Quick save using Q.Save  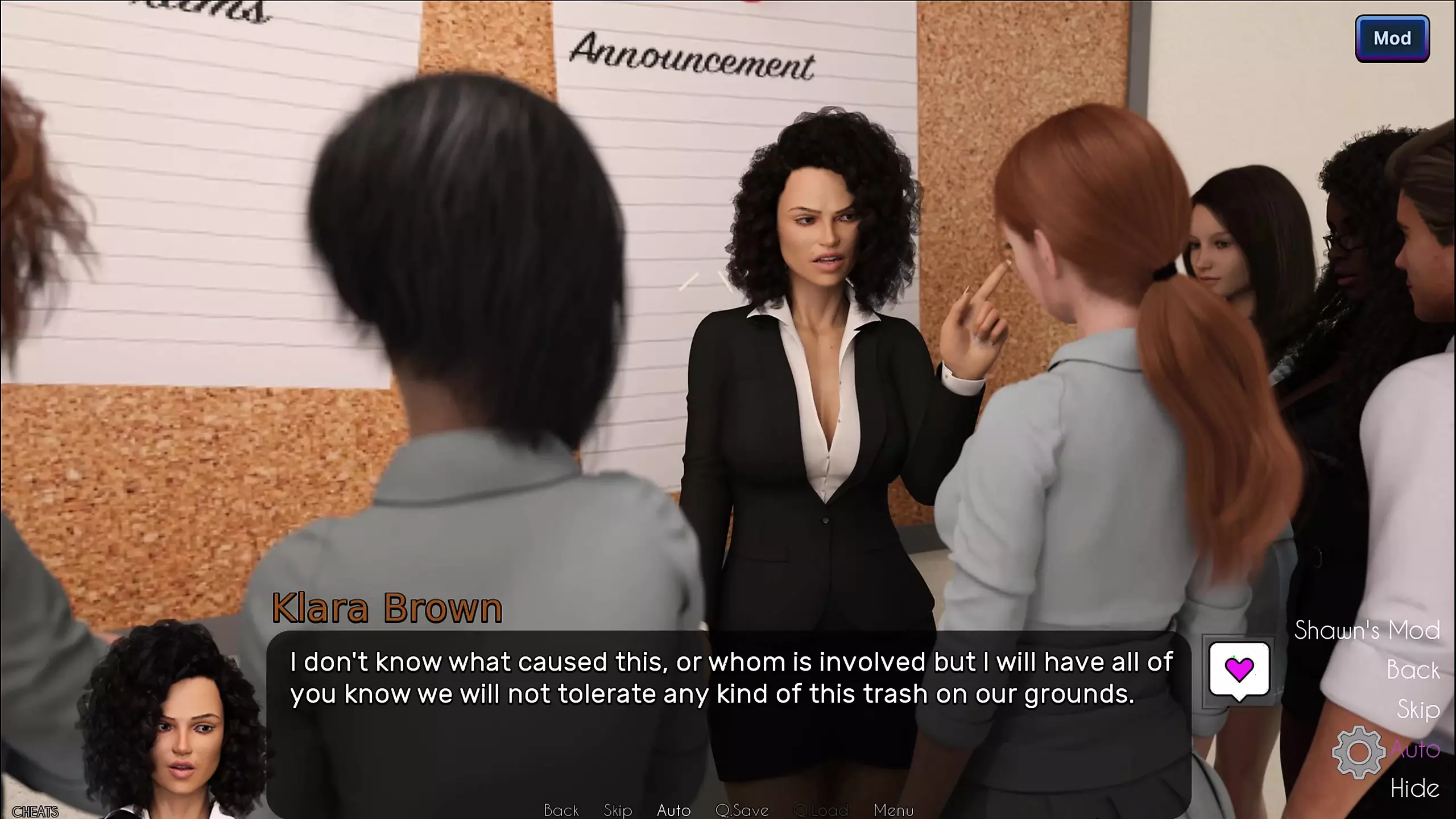(x=742, y=810)
